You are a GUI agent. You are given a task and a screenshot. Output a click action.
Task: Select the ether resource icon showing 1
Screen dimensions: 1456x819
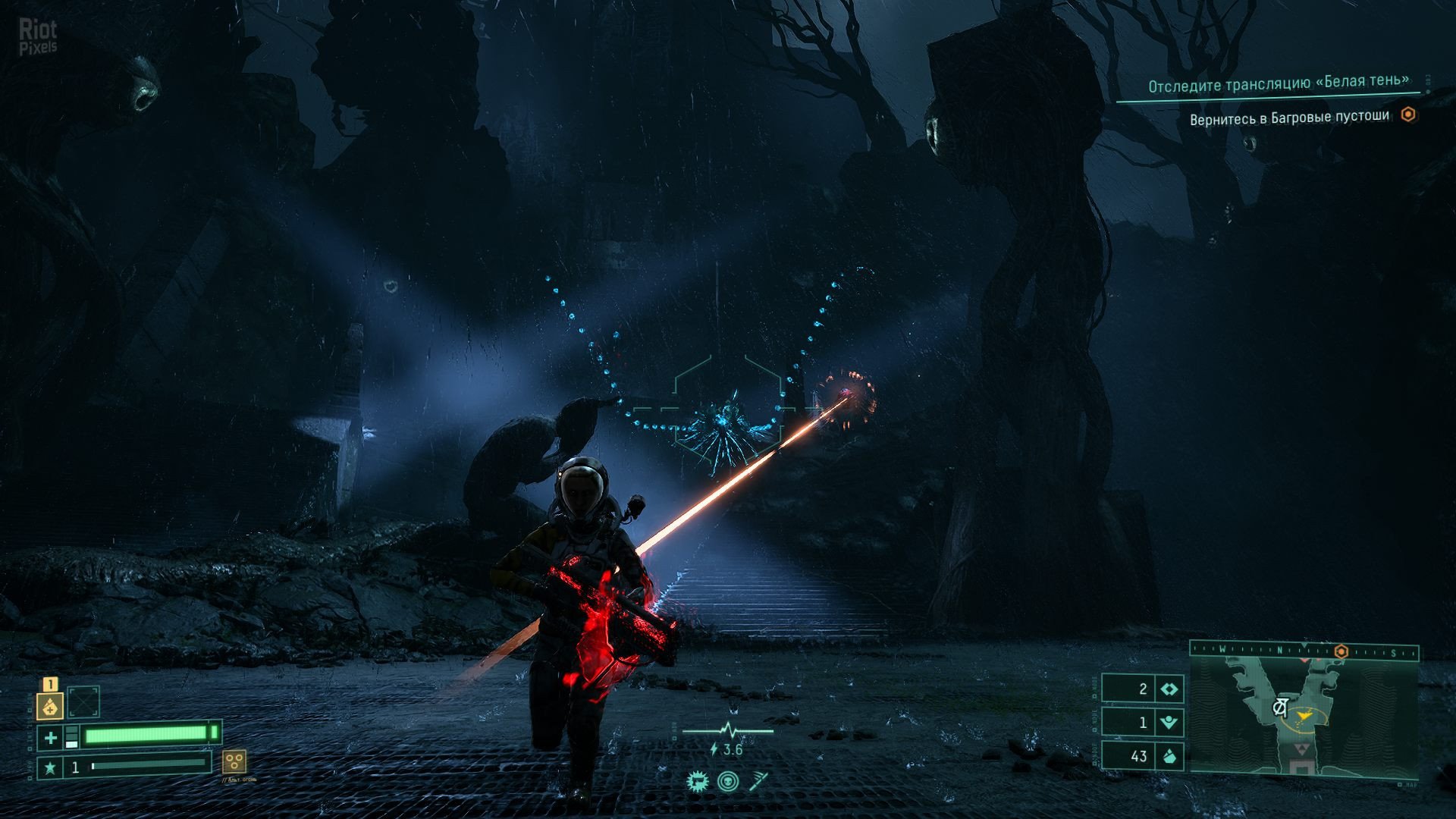[x=1169, y=723]
